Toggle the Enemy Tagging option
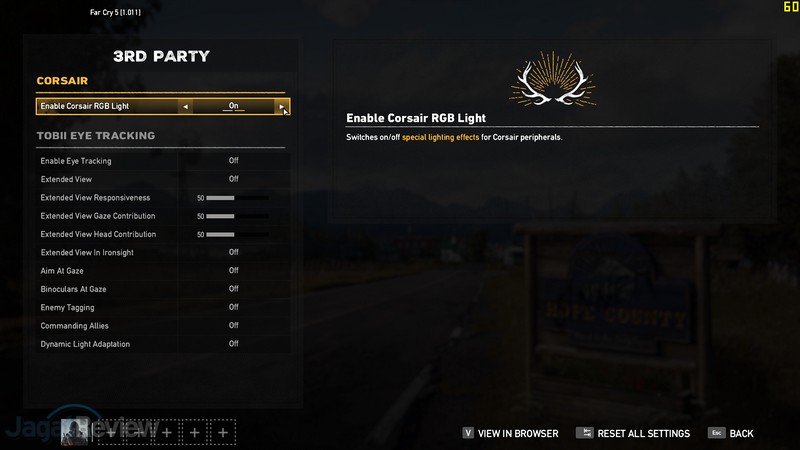This screenshot has height=450, width=800. click(x=233, y=307)
